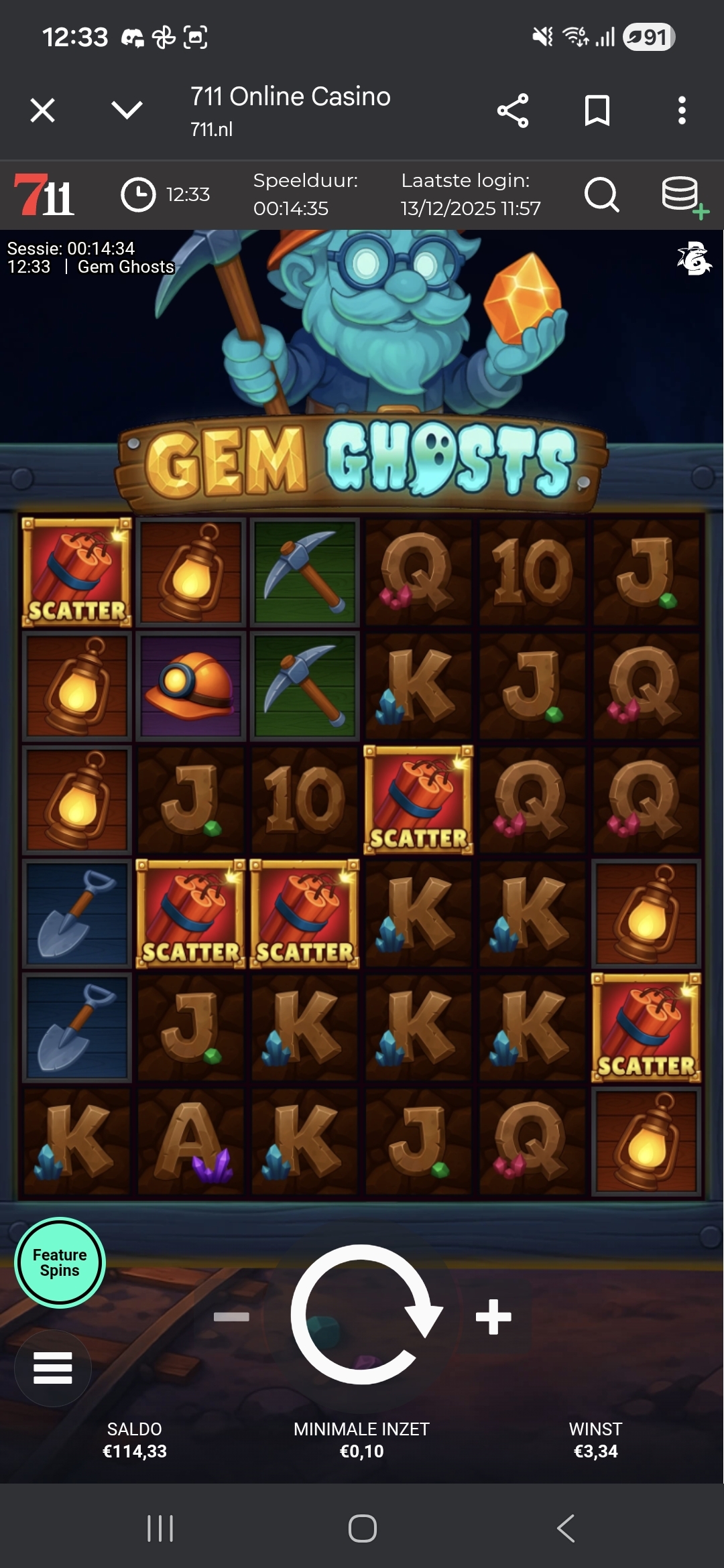
Task: Increase the bet with the plus button
Action: [x=493, y=1317]
